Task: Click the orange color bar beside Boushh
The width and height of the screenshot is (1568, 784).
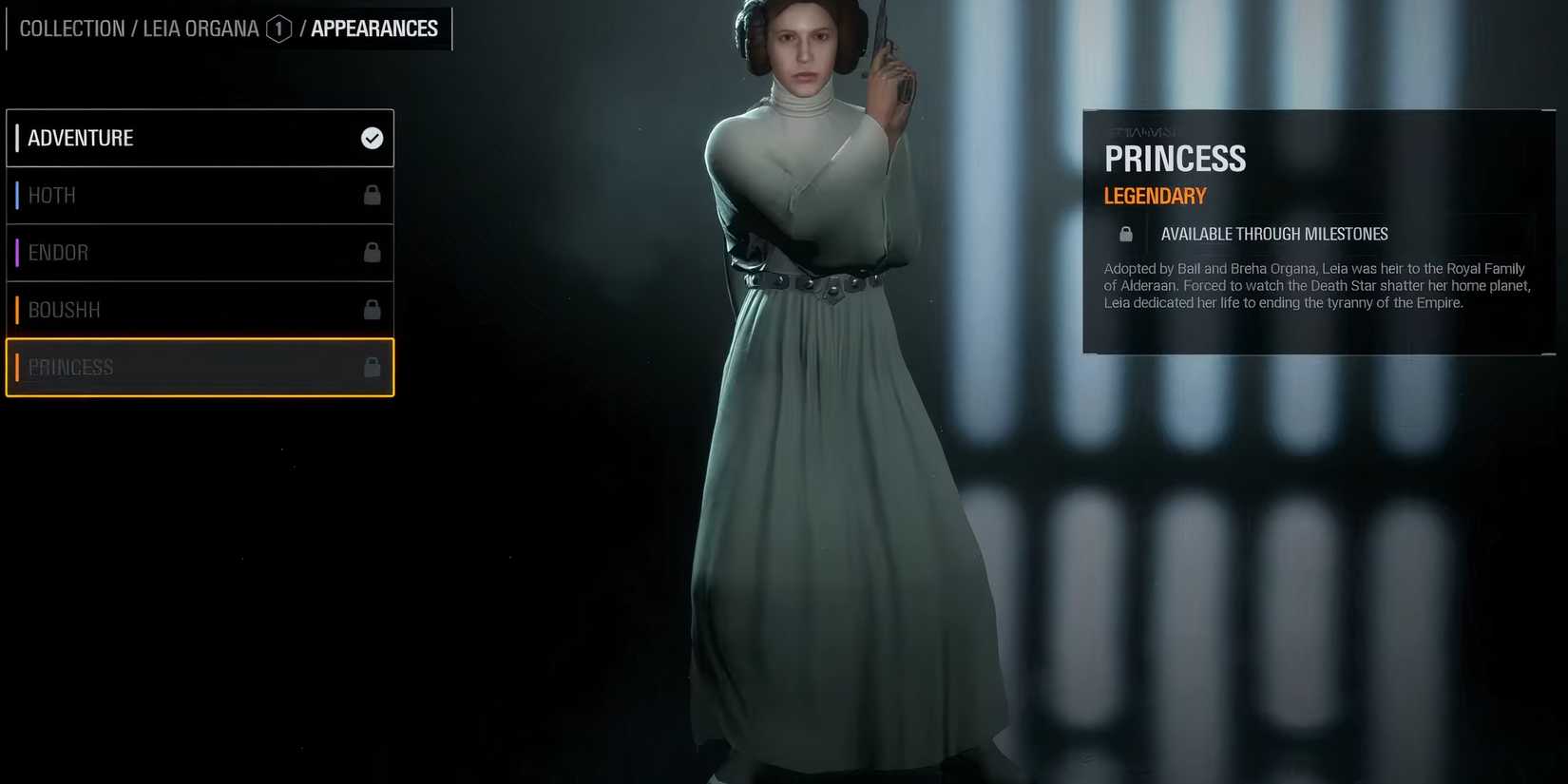Action: (16, 309)
